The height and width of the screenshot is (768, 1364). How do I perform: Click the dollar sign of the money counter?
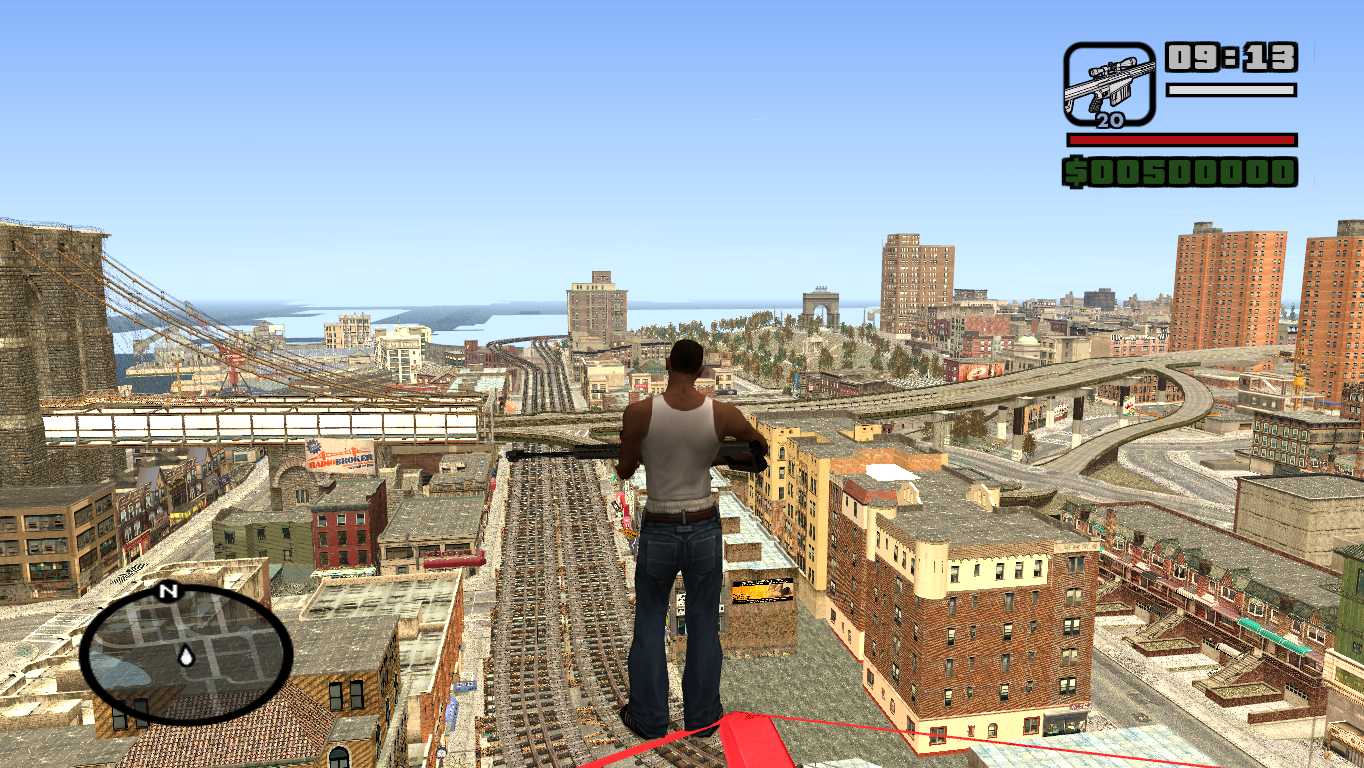pos(1076,171)
